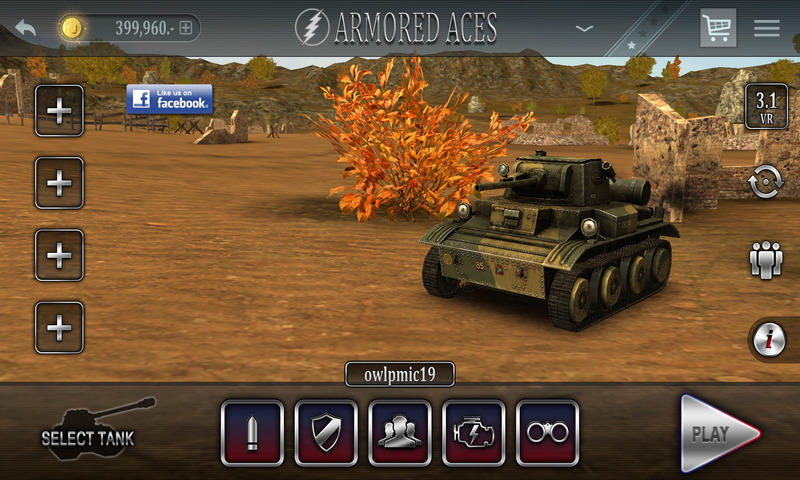Open the friends group icon

766,260
